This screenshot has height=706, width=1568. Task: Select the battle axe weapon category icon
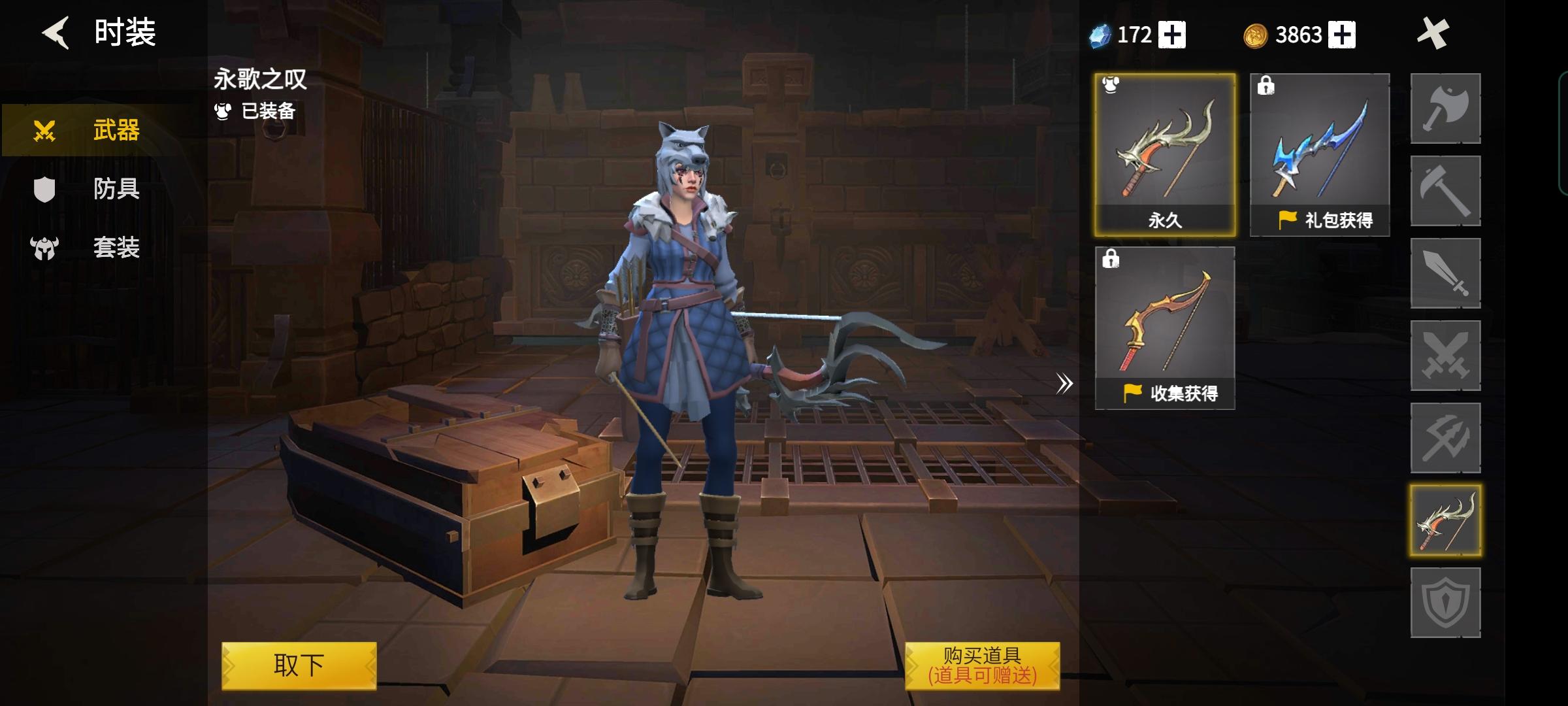[x=1446, y=108]
